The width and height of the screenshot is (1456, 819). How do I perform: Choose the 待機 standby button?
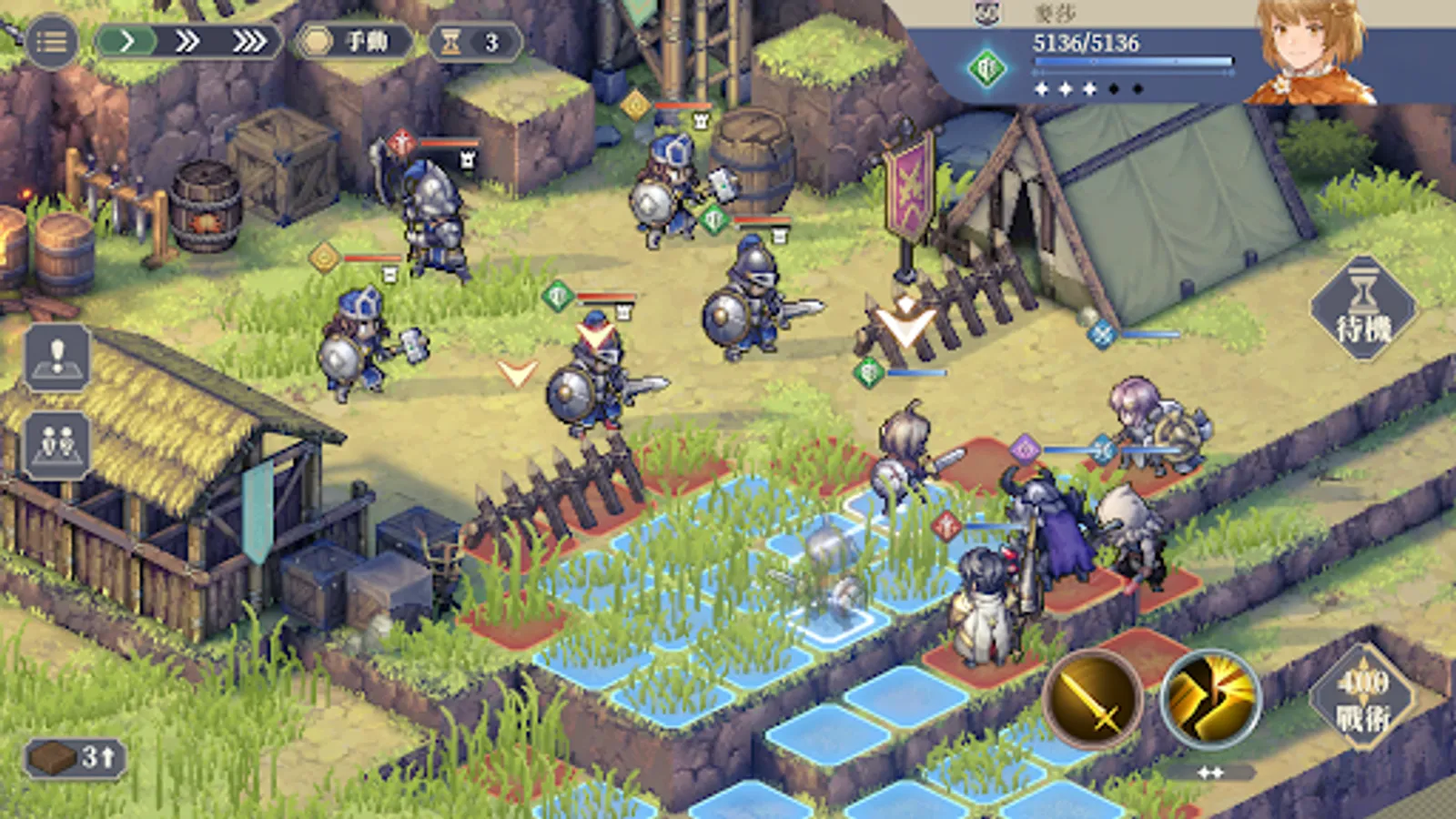pyautogui.click(x=1363, y=309)
